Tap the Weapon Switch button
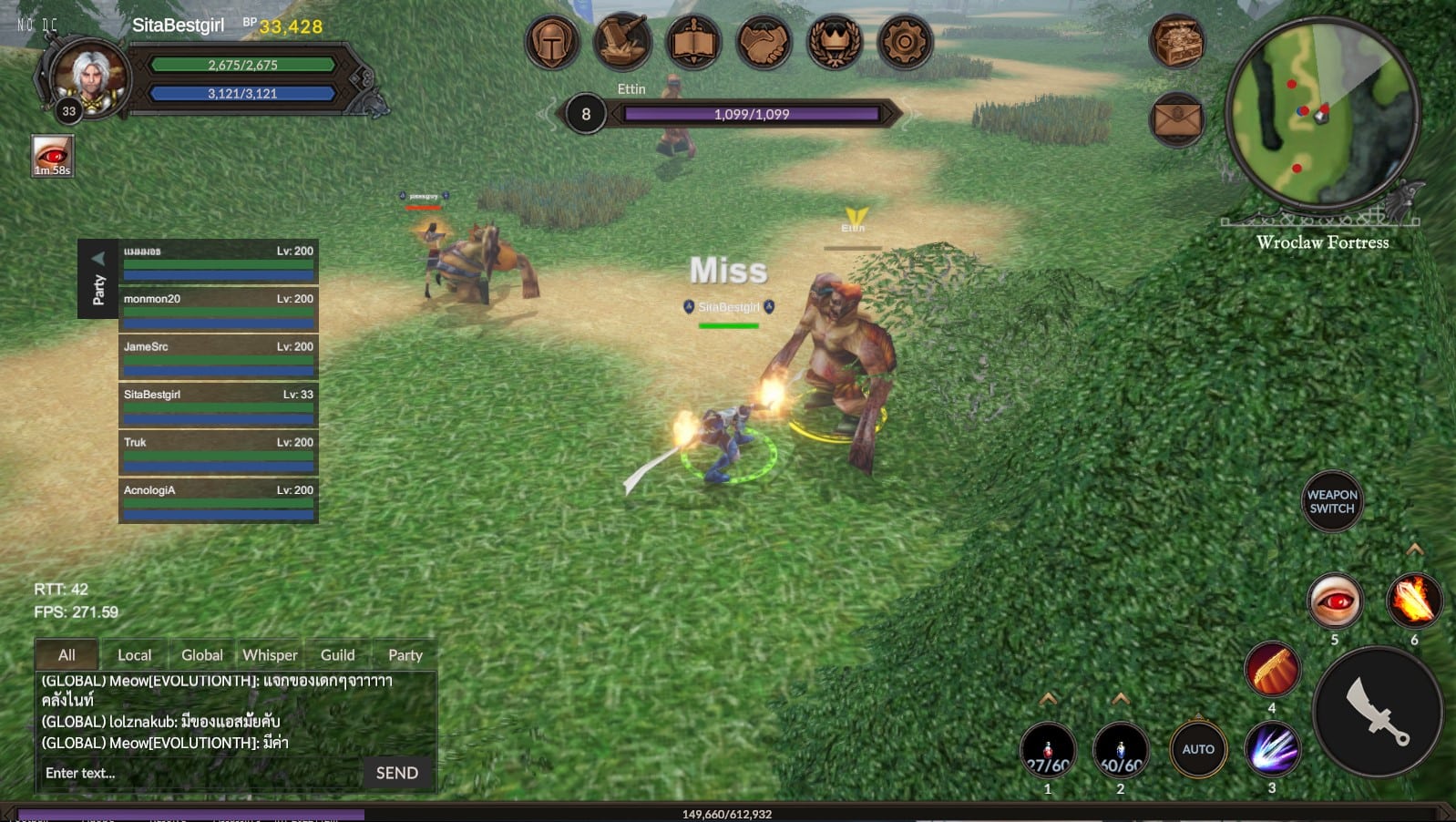Viewport: 1456px width, 822px height. pyautogui.click(x=1332, y=501)
